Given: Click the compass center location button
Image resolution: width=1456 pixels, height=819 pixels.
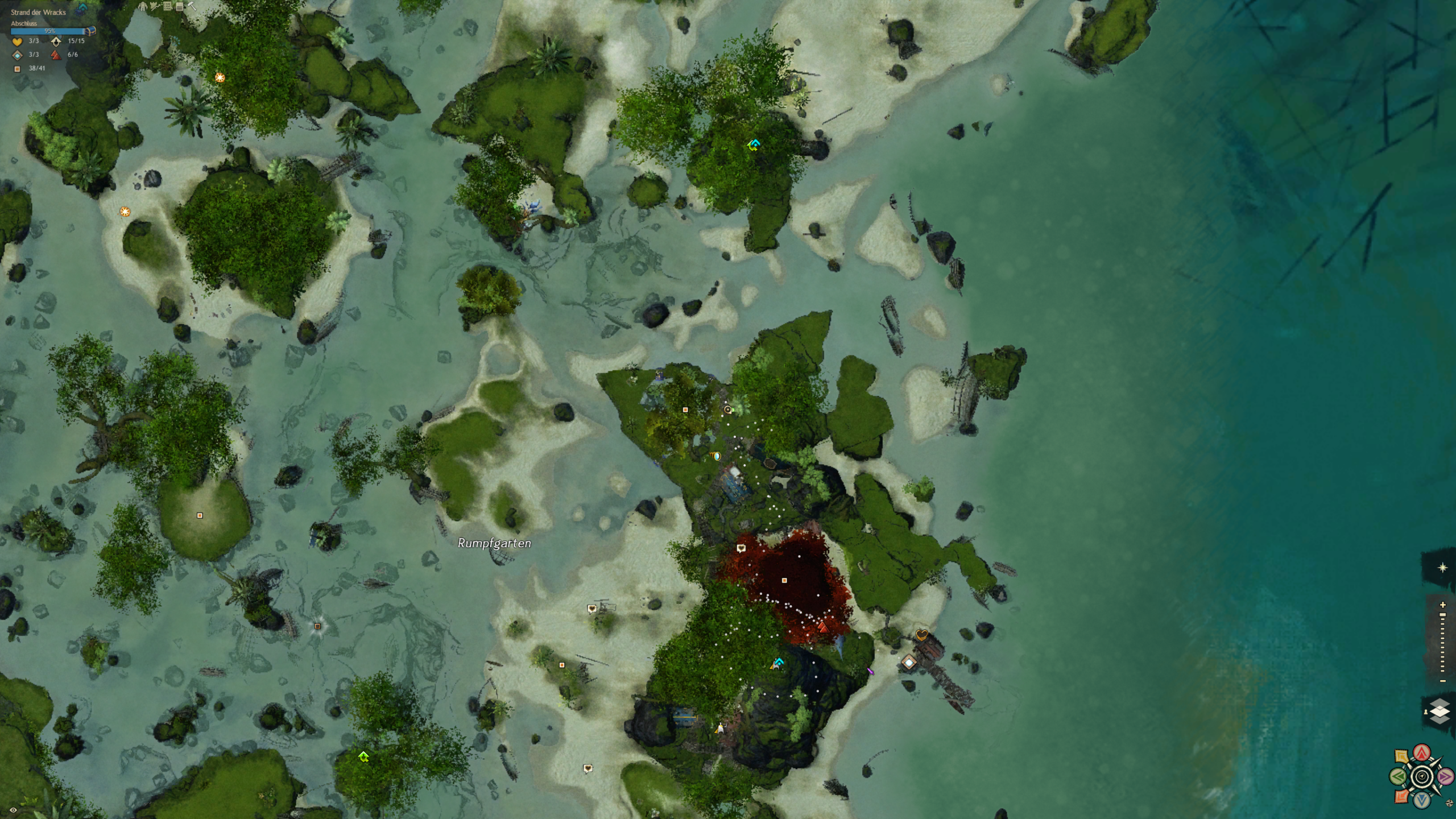Looking at the screenshot, I should (x=1422, y=776).
